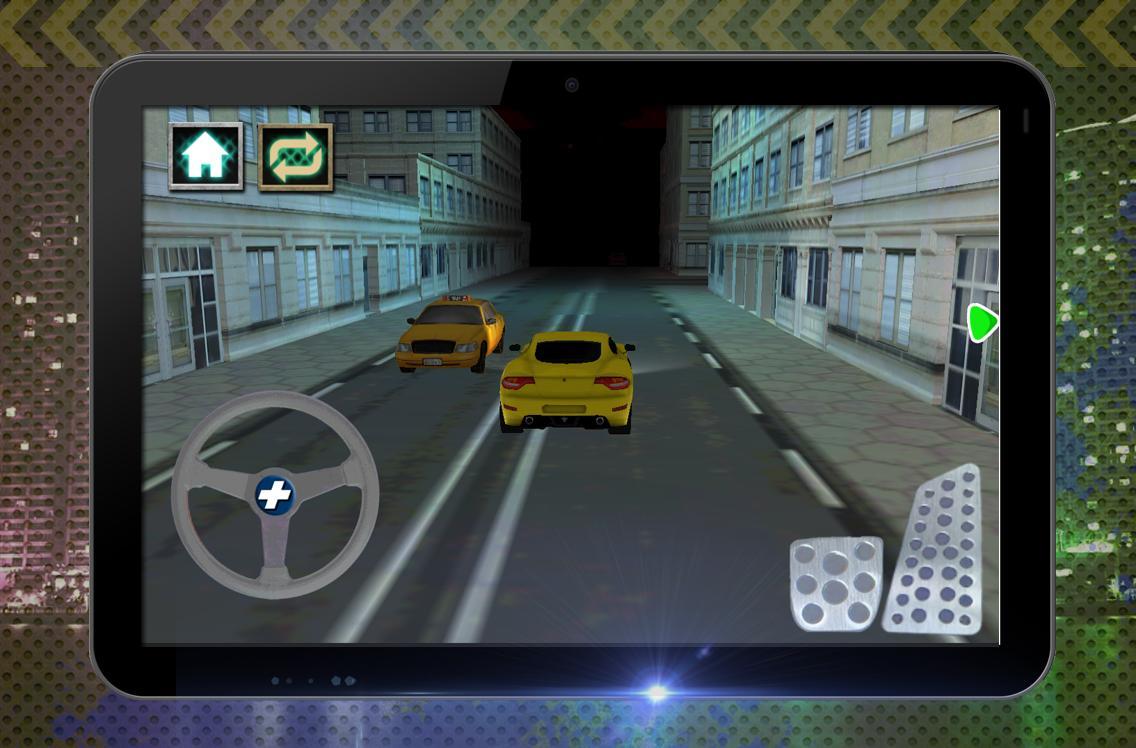The image size is (1136, 748).
Task: Tap the green arrow indicator
Action: point(982,323)
